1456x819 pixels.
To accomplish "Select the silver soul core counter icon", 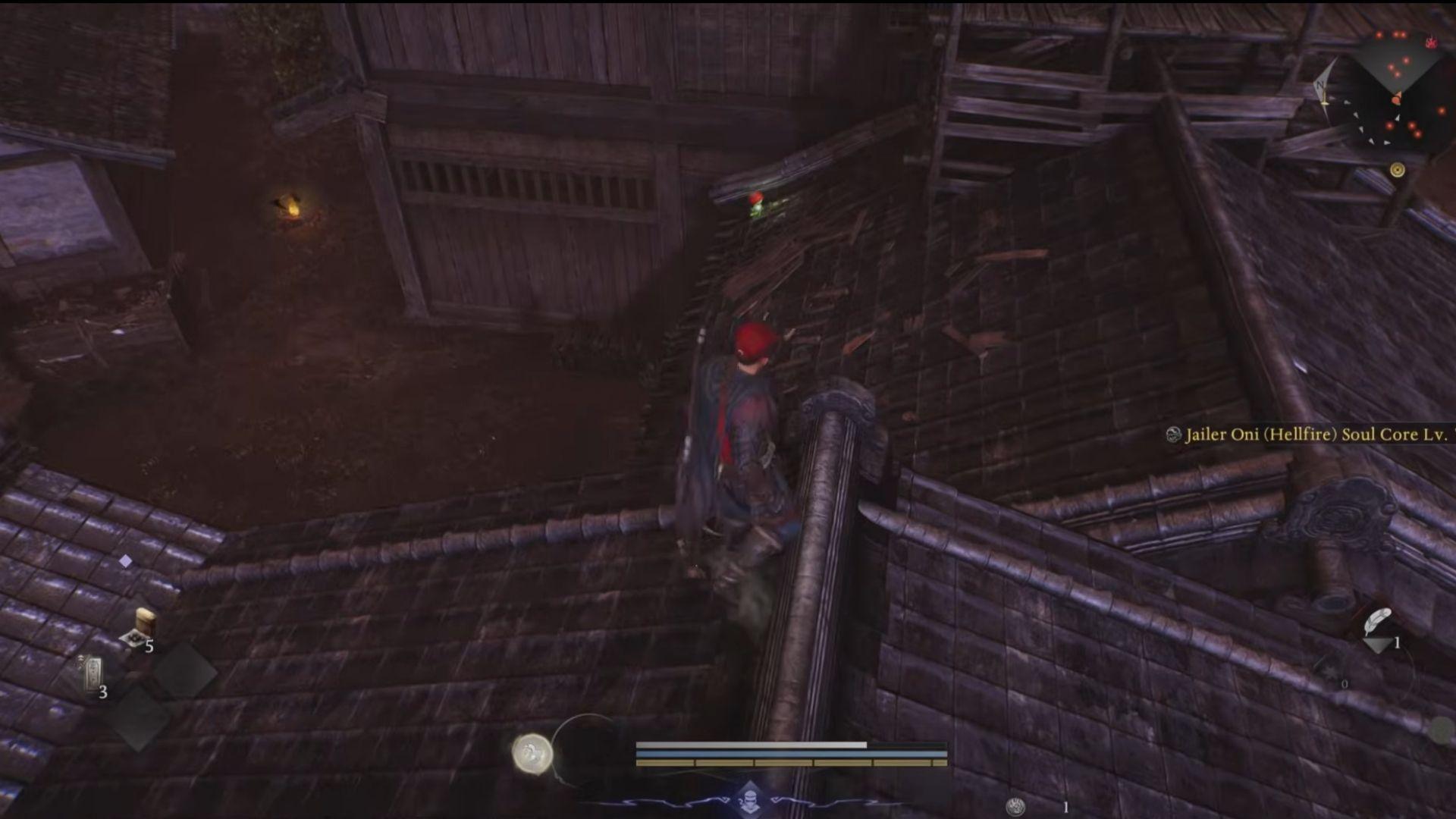I will click(x=1015, y=806).
